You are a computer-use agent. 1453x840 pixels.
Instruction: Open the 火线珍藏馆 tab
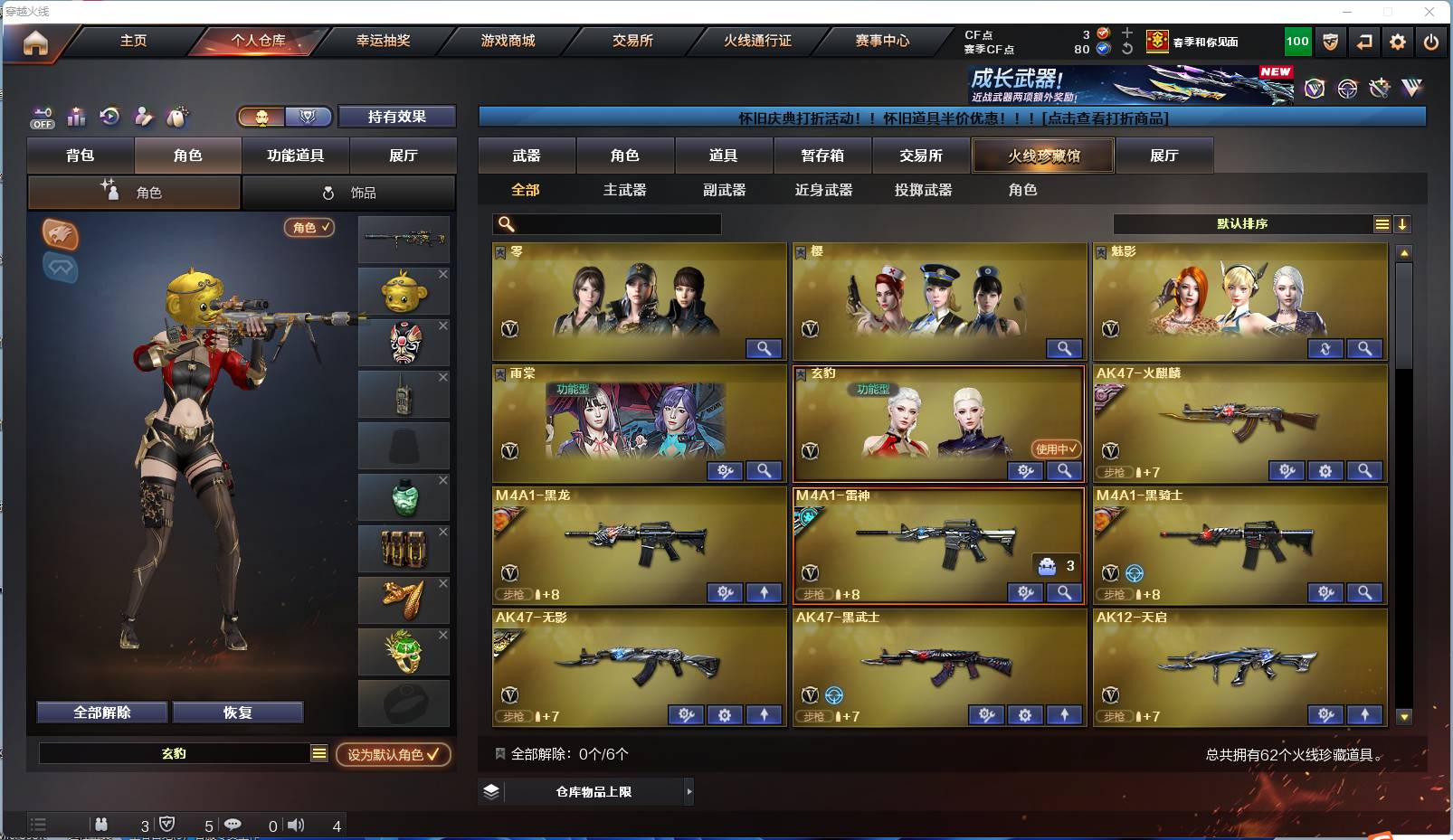[x=1043, y=156]
